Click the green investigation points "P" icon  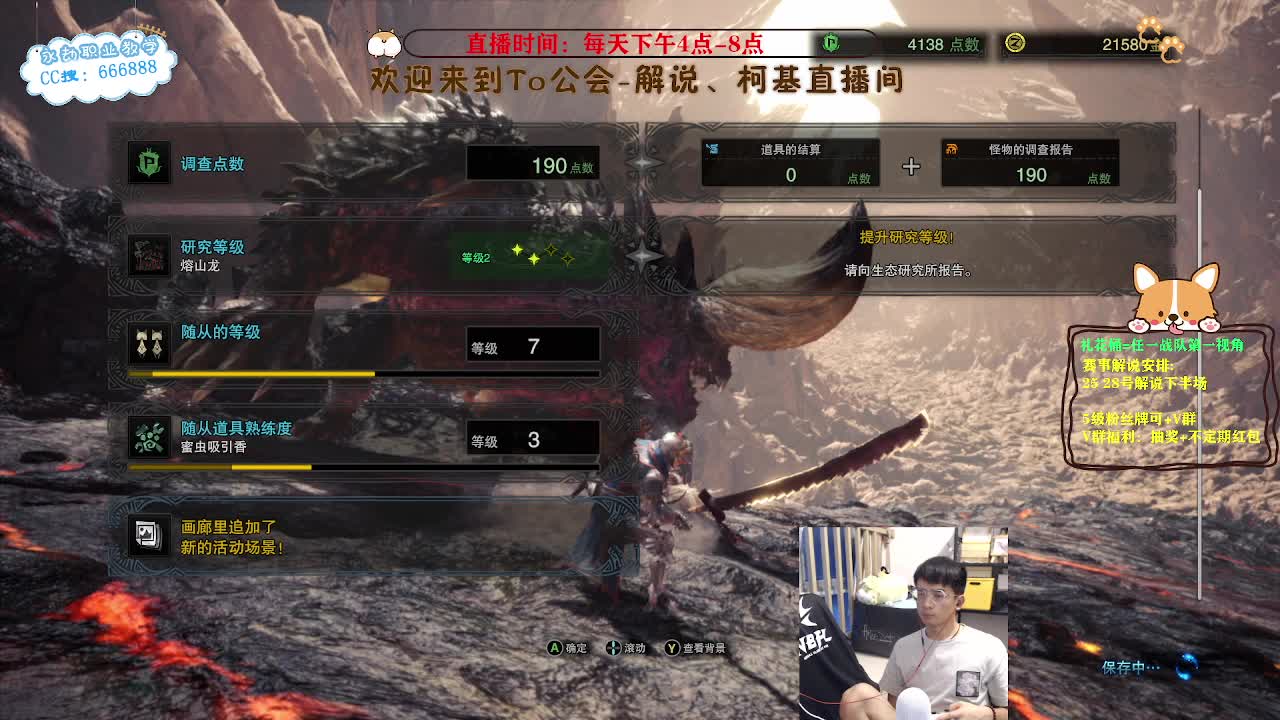(146, 160)
